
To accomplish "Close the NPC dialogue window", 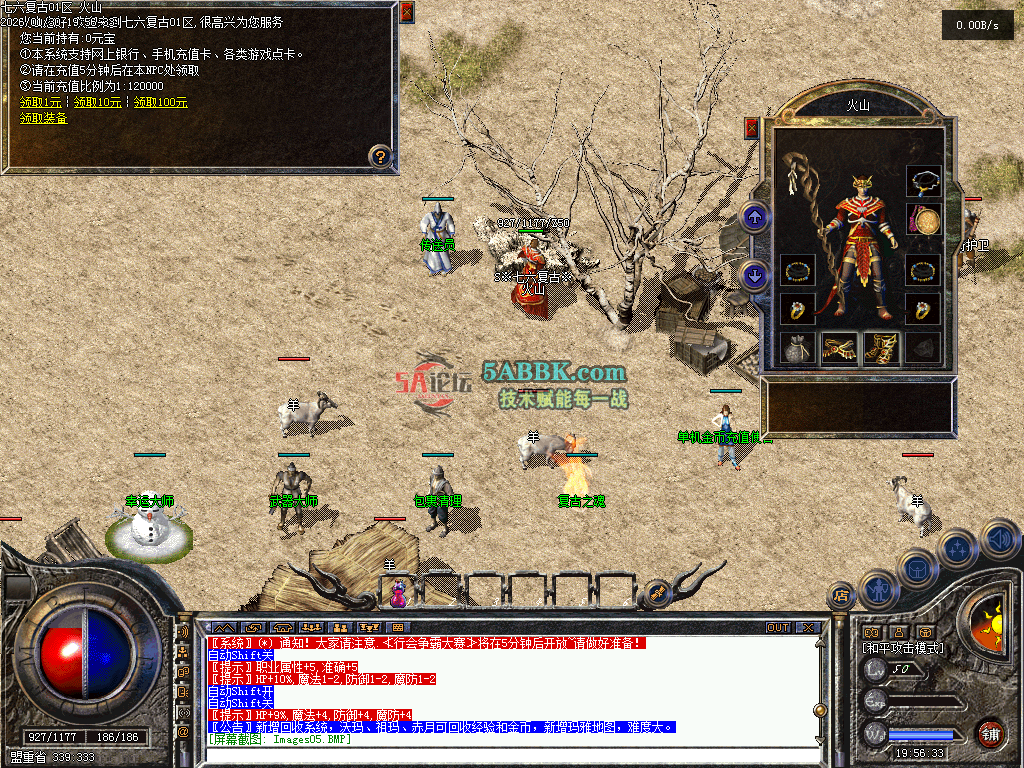I will pos(406,13).
